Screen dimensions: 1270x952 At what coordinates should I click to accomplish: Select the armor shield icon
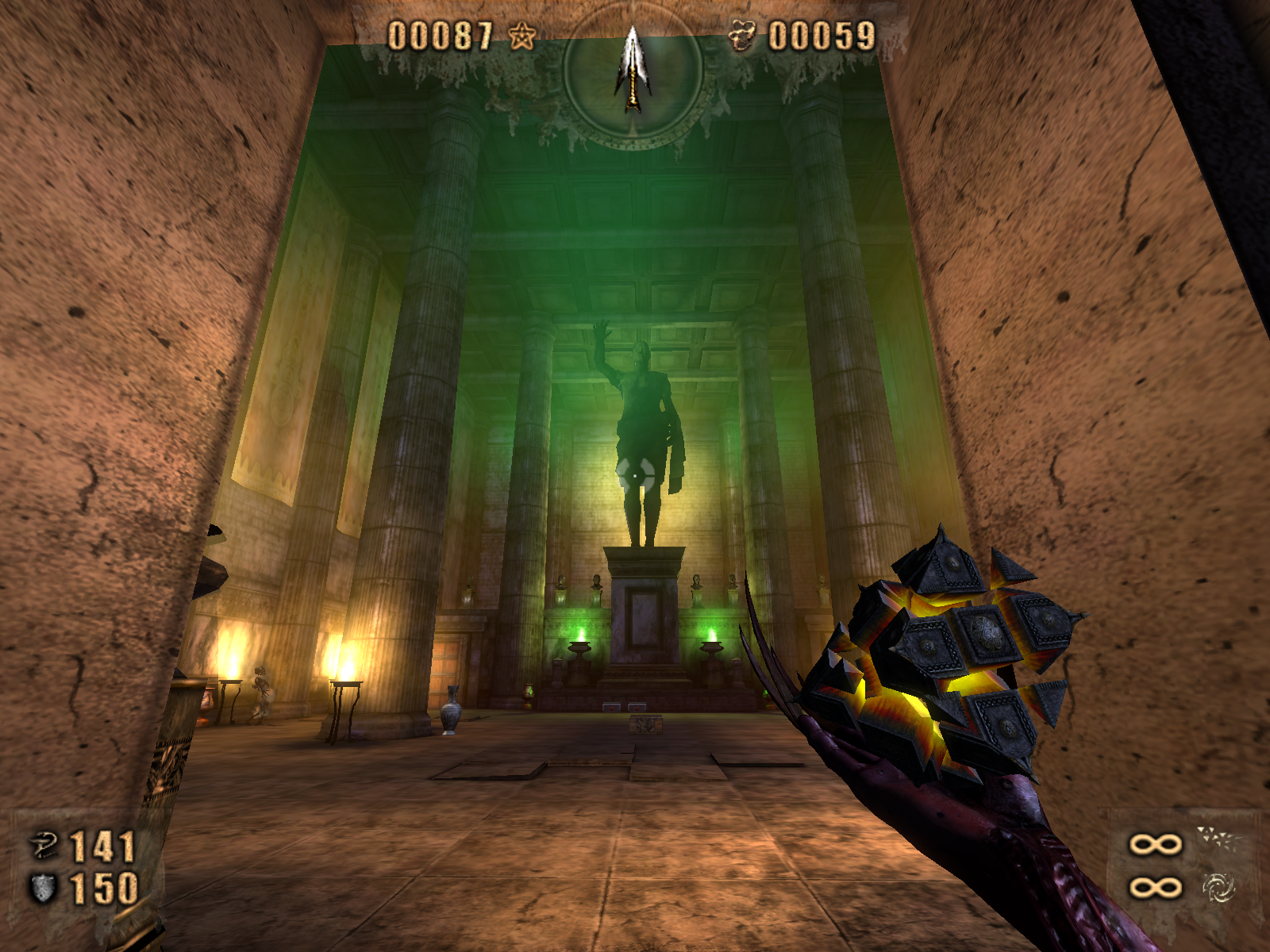(43, 888)
